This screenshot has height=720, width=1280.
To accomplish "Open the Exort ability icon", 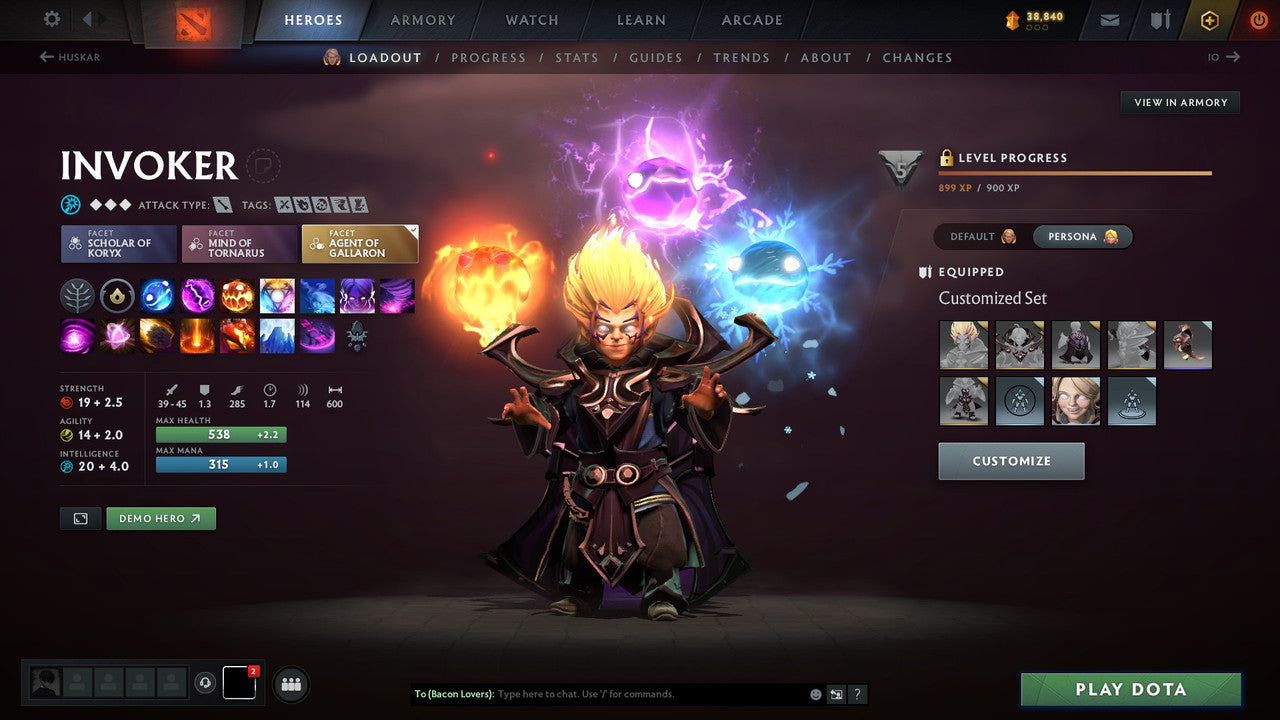I will click(237, 295).
